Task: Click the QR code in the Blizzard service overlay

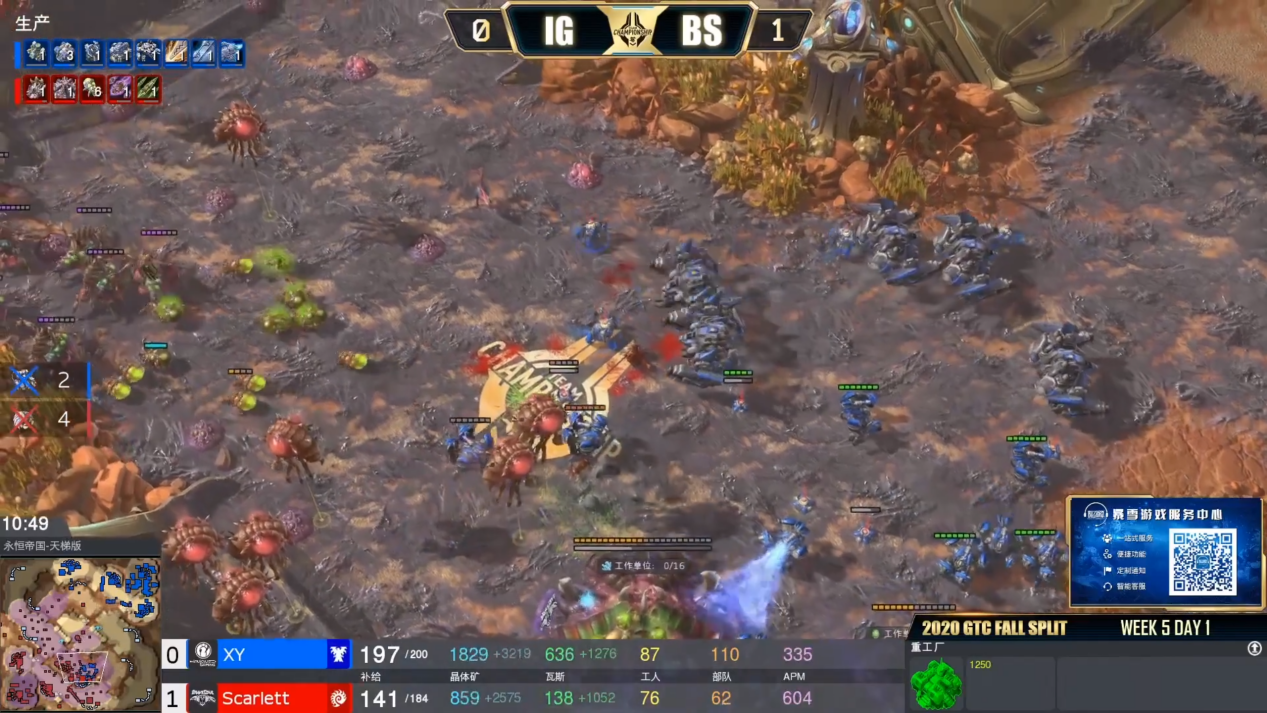Action: pos(1202,561)
